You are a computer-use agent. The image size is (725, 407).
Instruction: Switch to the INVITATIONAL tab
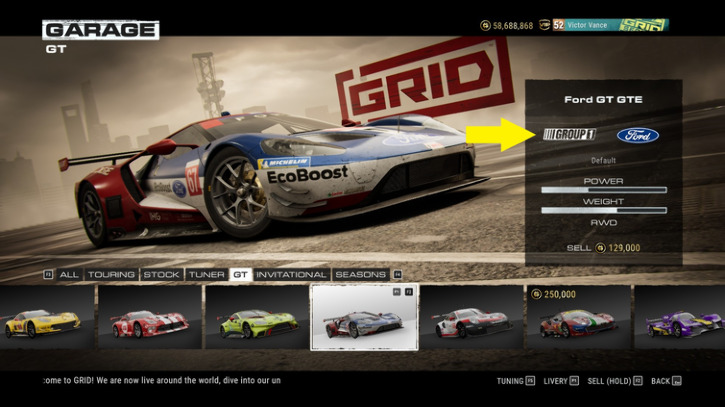[290, 274]
